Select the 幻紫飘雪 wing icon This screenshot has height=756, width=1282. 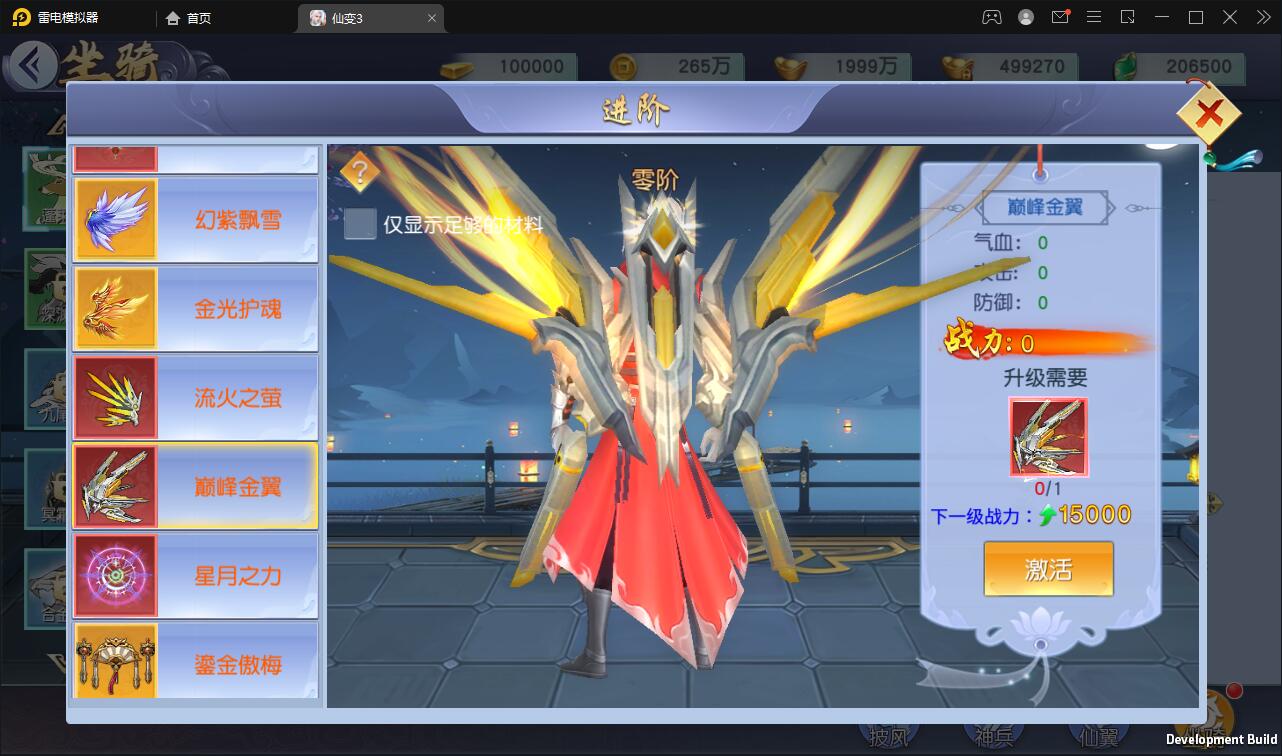tap(115, 219)
